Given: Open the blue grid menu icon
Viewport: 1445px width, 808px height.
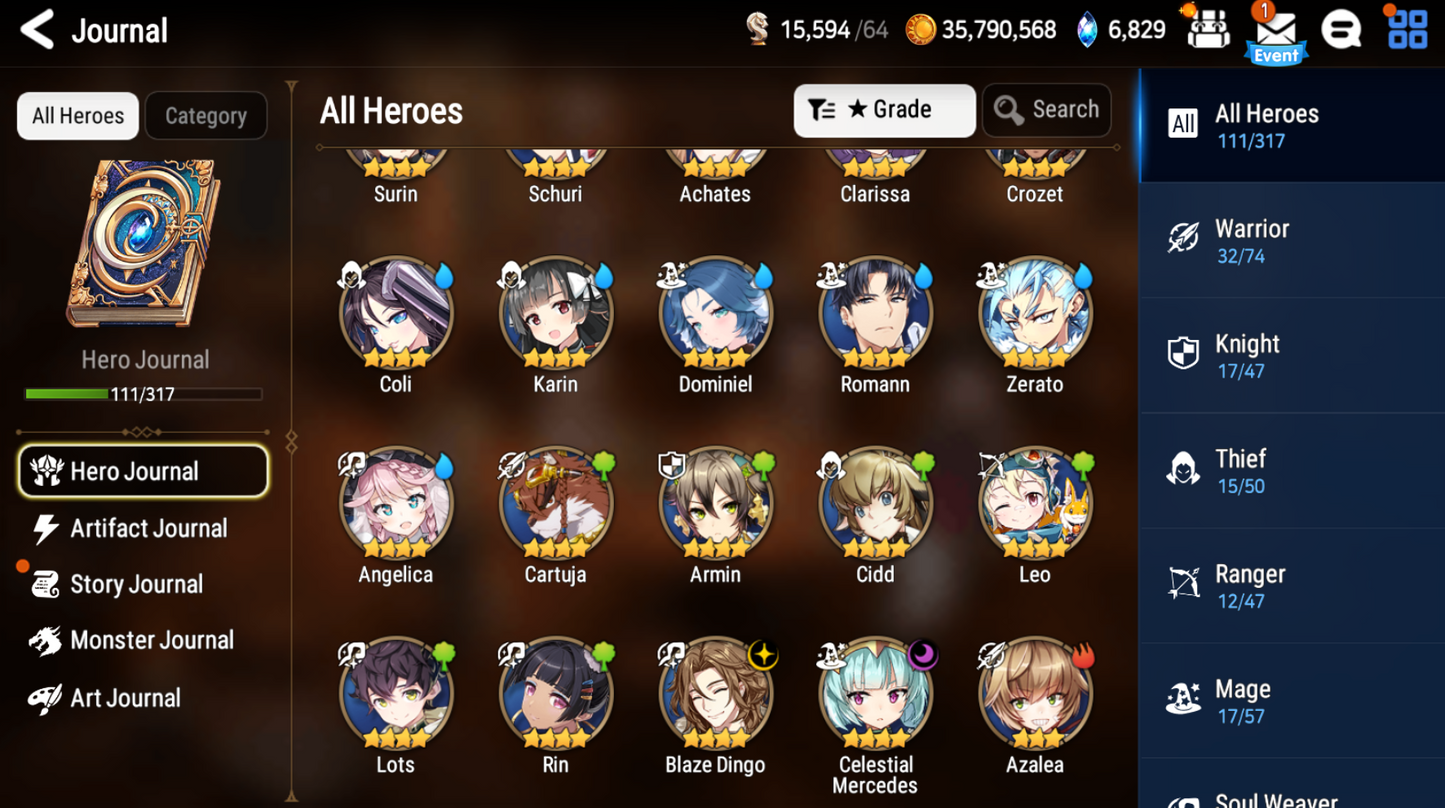Looking at the screenshot, I should (x=1405, y=29).
